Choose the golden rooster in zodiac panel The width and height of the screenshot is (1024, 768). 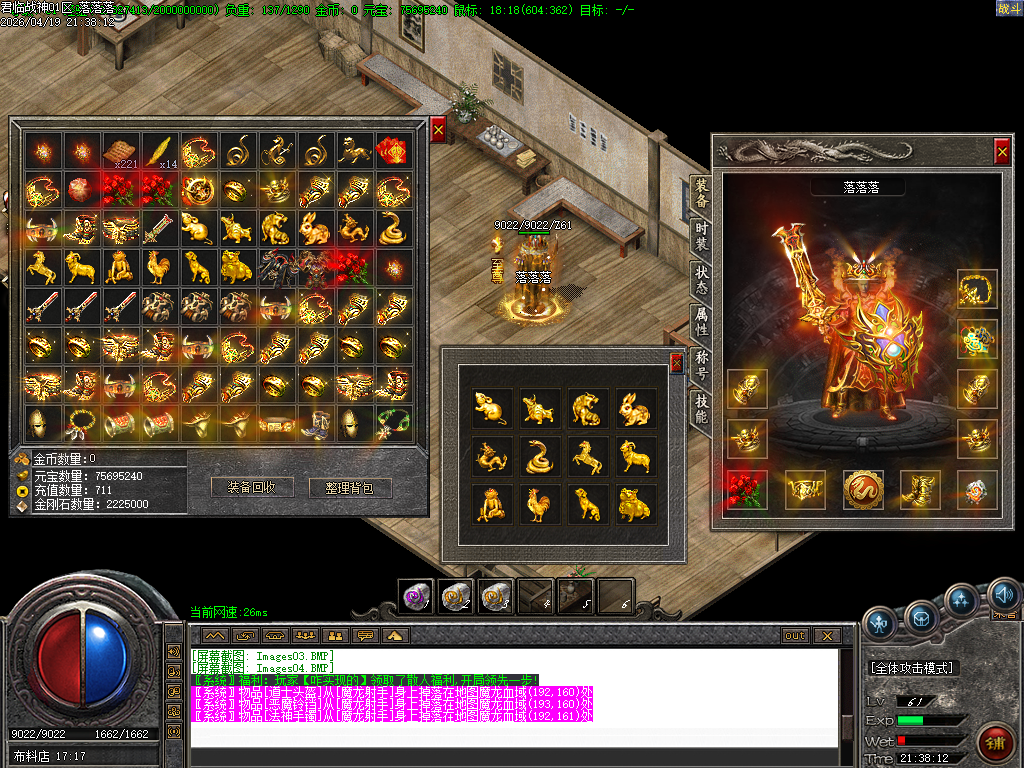pyautogui.click(x=539, y=502)
